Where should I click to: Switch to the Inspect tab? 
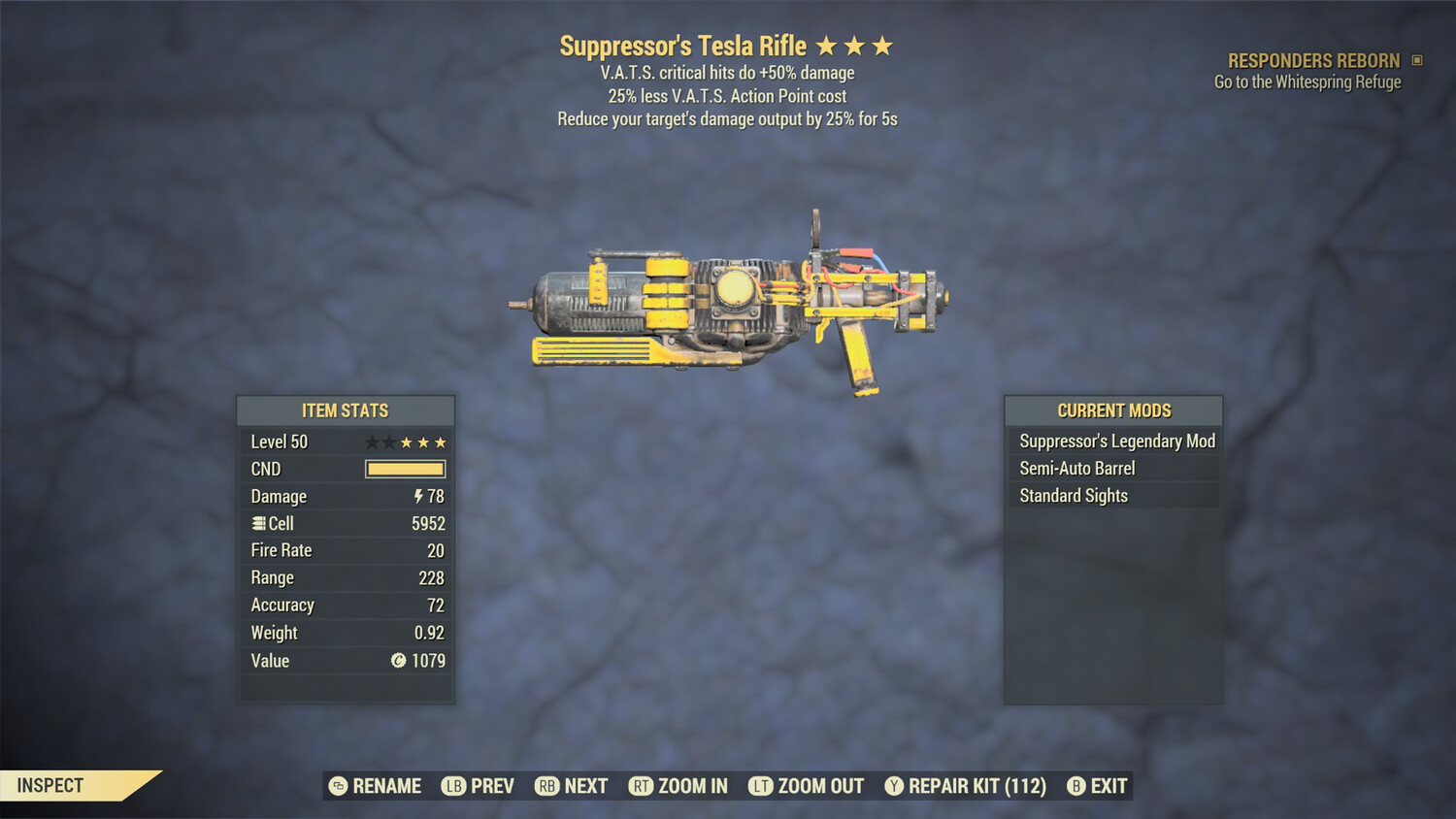[50, 785]
